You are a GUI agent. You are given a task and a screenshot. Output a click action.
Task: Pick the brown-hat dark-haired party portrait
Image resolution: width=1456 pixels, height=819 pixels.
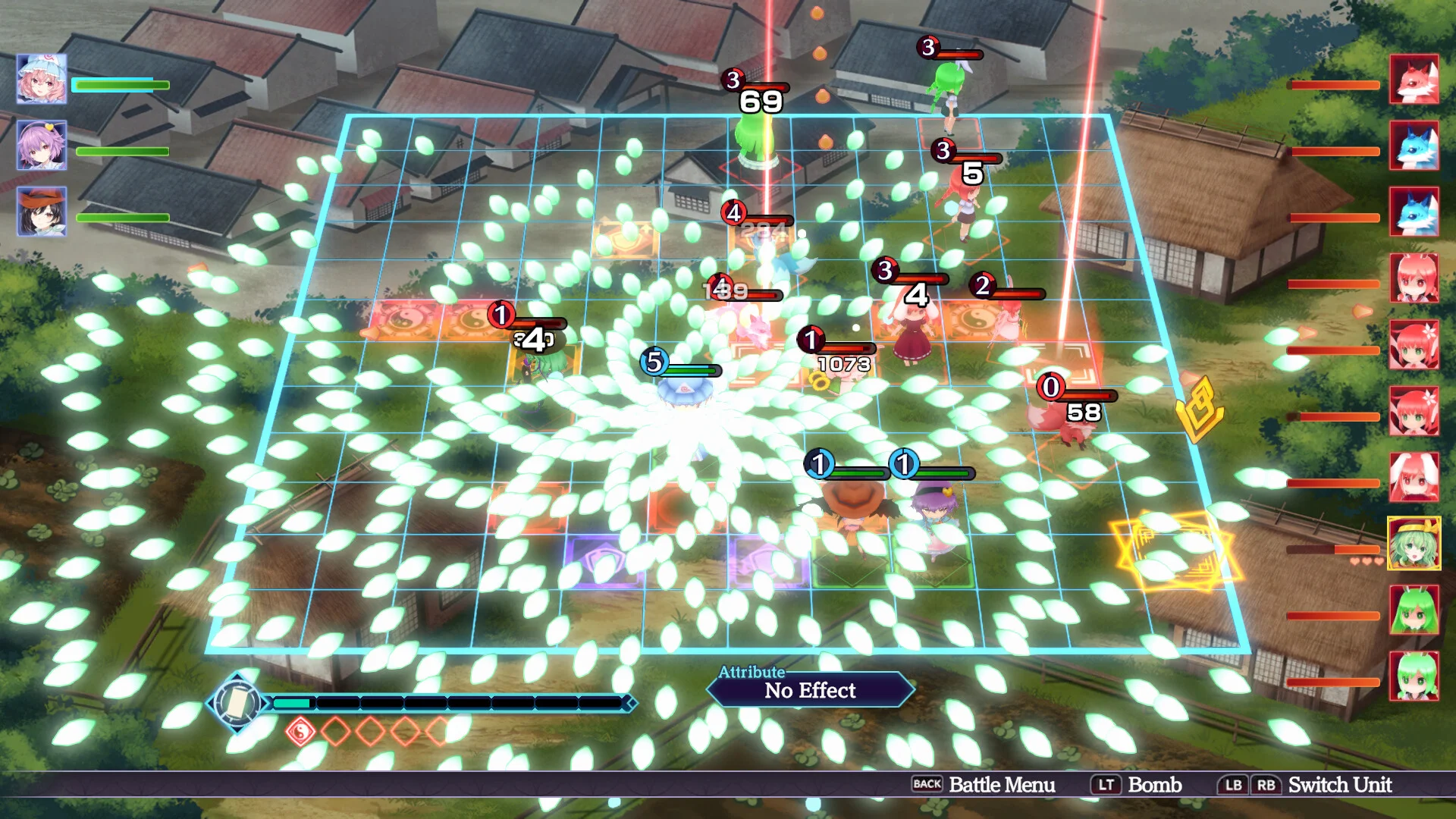(x=42, y=211)
